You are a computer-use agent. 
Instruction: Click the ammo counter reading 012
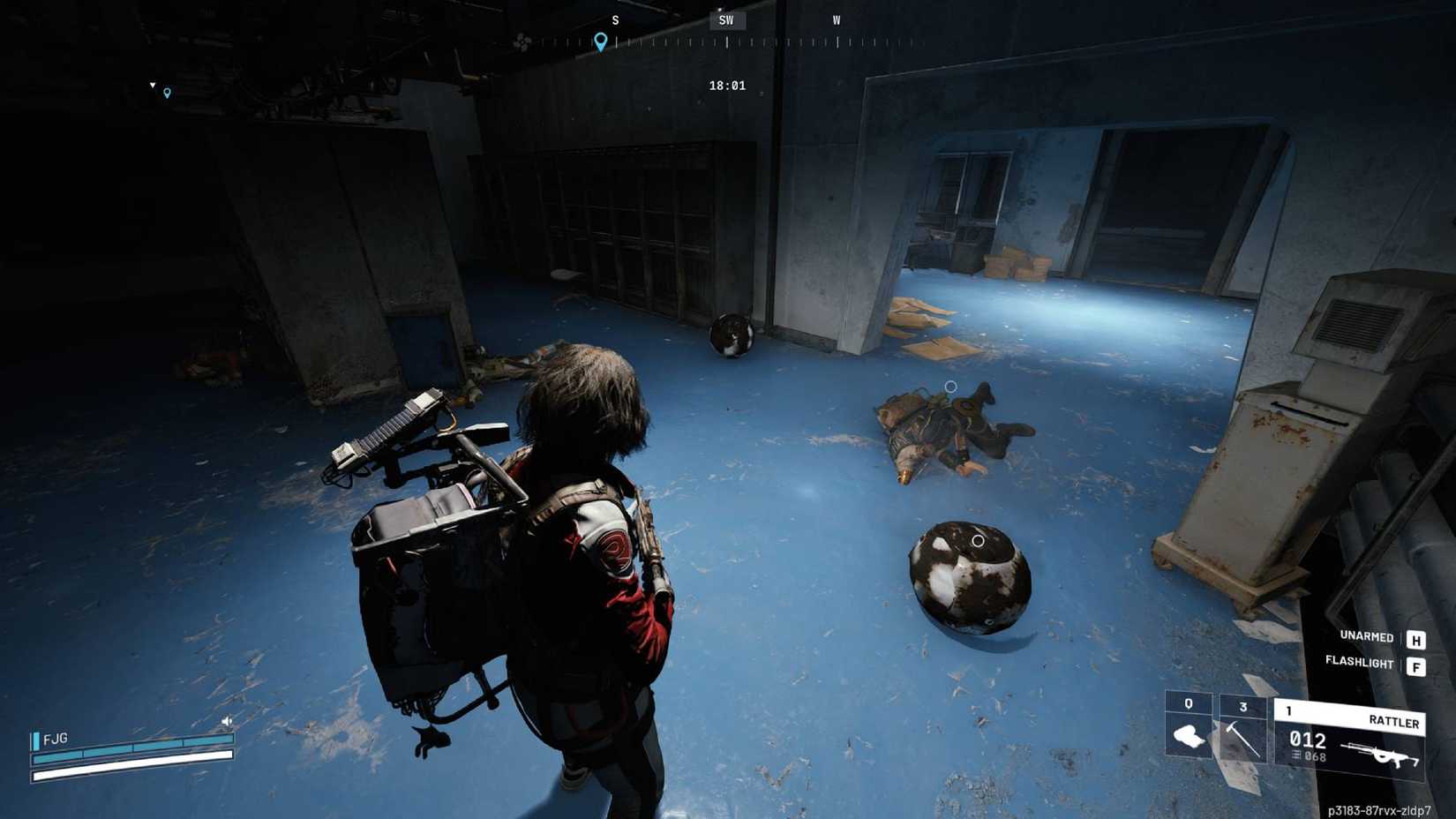coord(1306,740)
